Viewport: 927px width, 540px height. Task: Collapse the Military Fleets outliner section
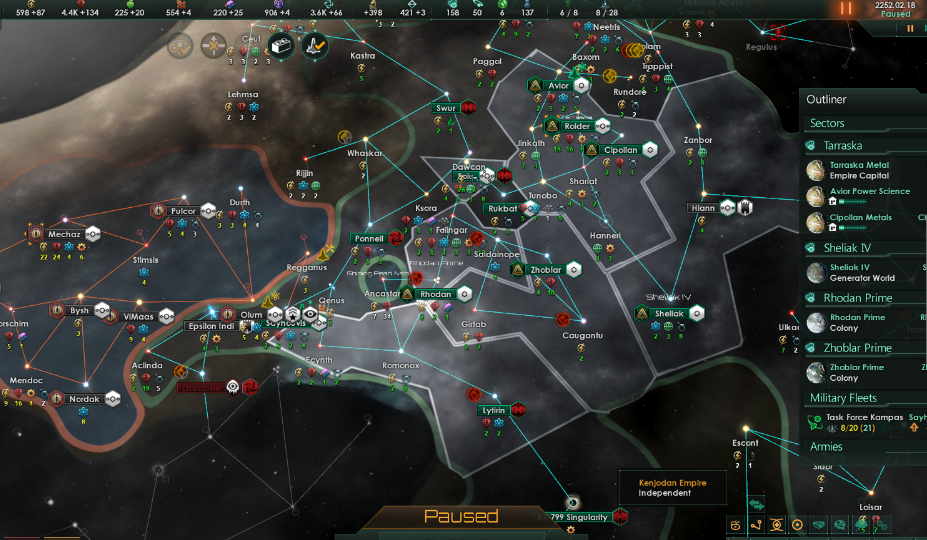point(843,398)
